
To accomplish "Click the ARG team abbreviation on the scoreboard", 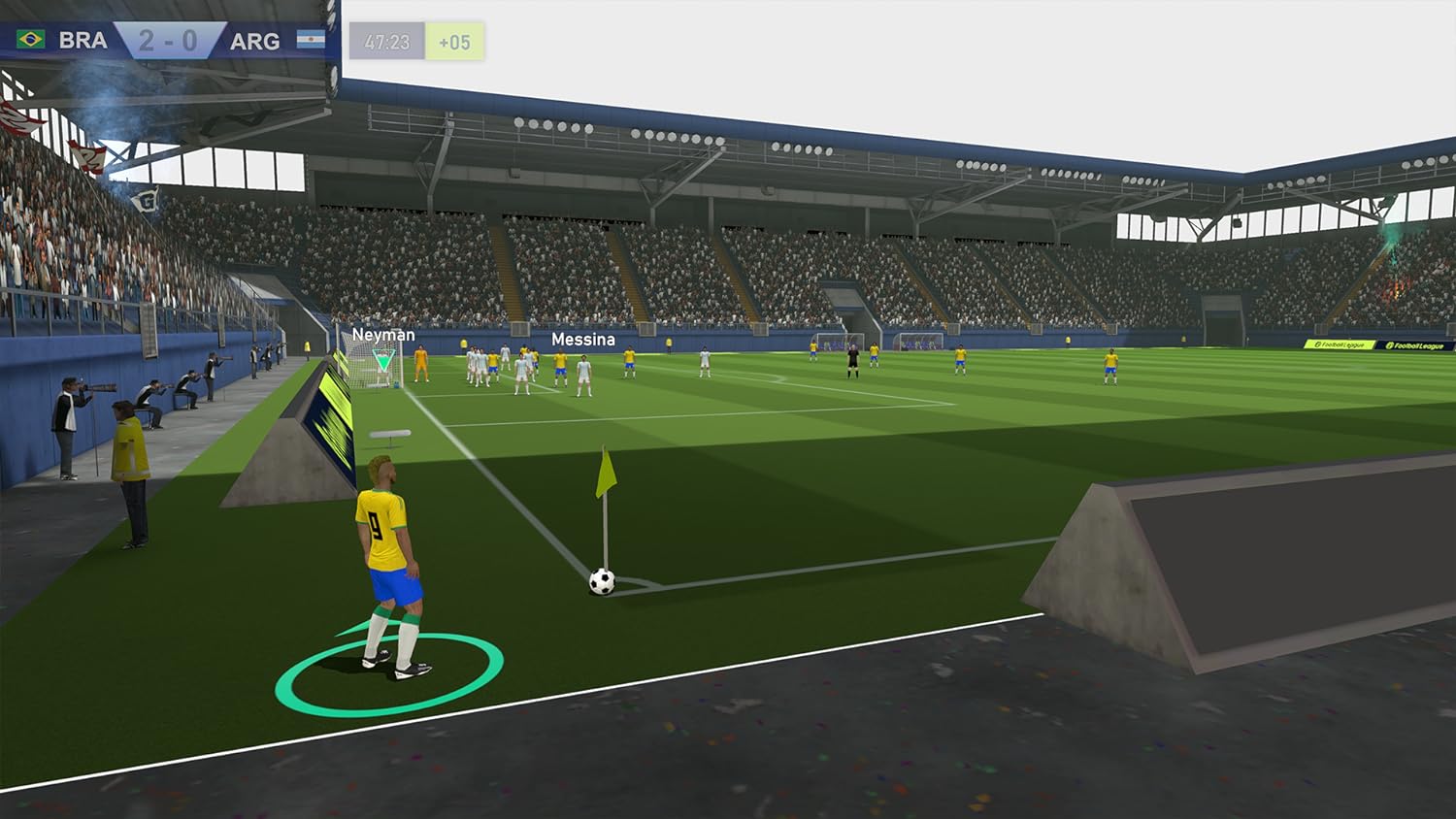I will tap(254, 40).
